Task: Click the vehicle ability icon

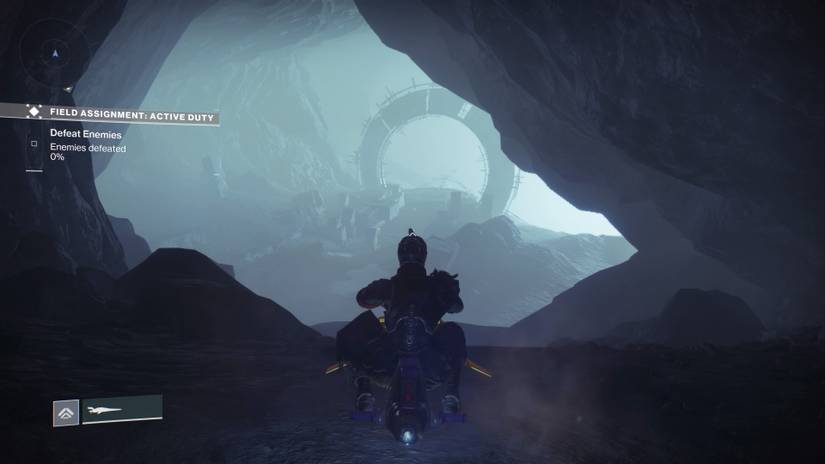Action: [x=66, y=411]
